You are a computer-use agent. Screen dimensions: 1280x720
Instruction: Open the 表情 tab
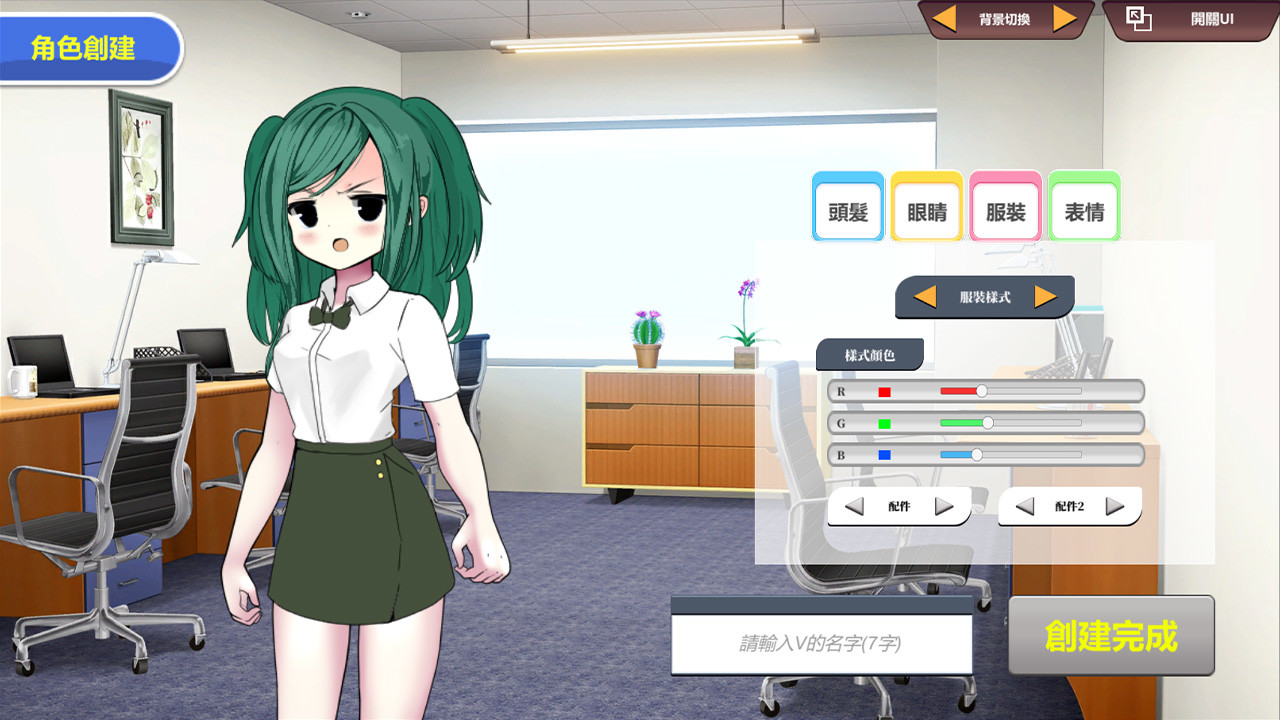pyautogui.click(x=1083, y=207)
